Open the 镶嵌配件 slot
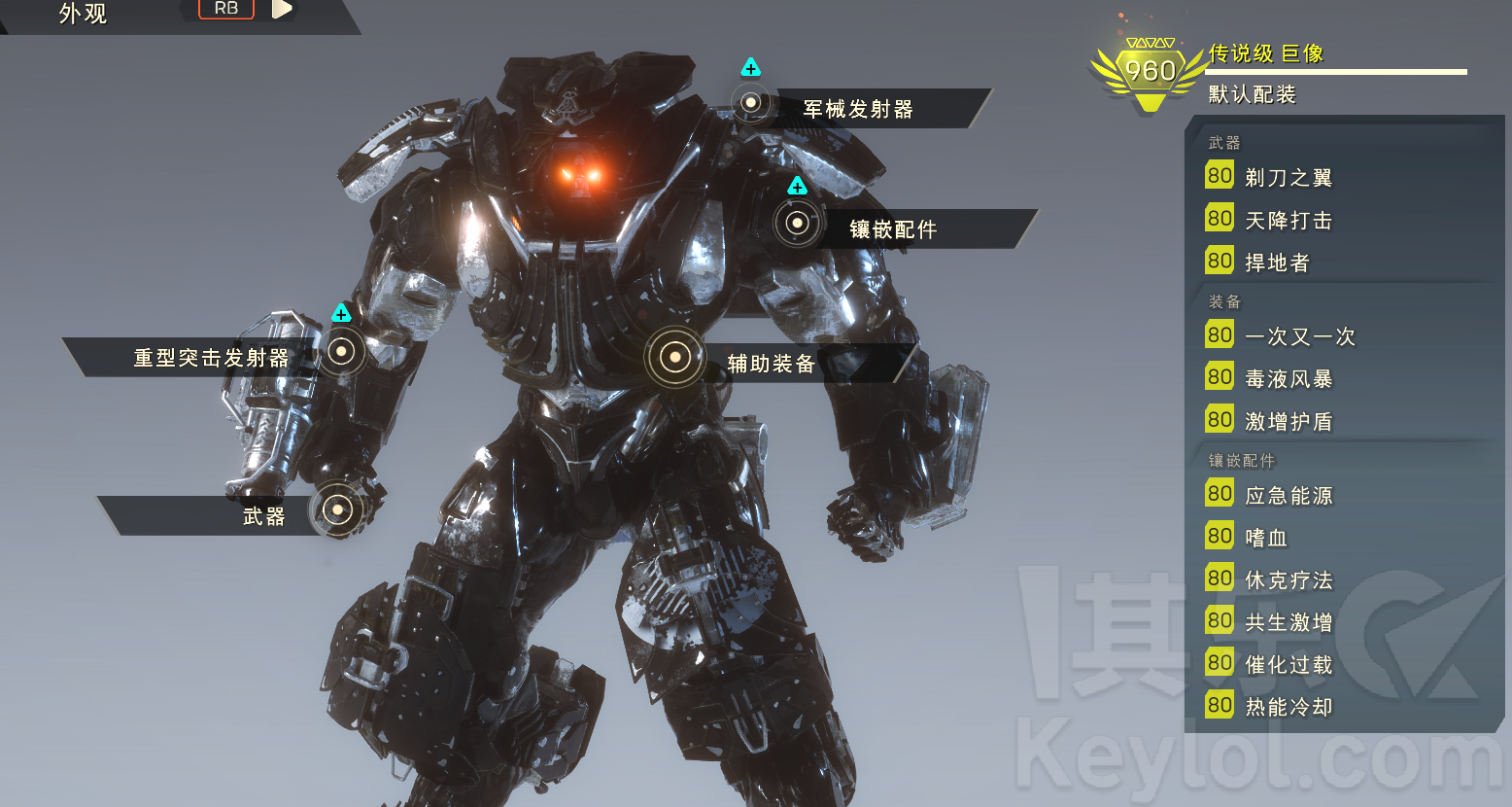Screen dimensions: 1512x807 tap(797, 224)
